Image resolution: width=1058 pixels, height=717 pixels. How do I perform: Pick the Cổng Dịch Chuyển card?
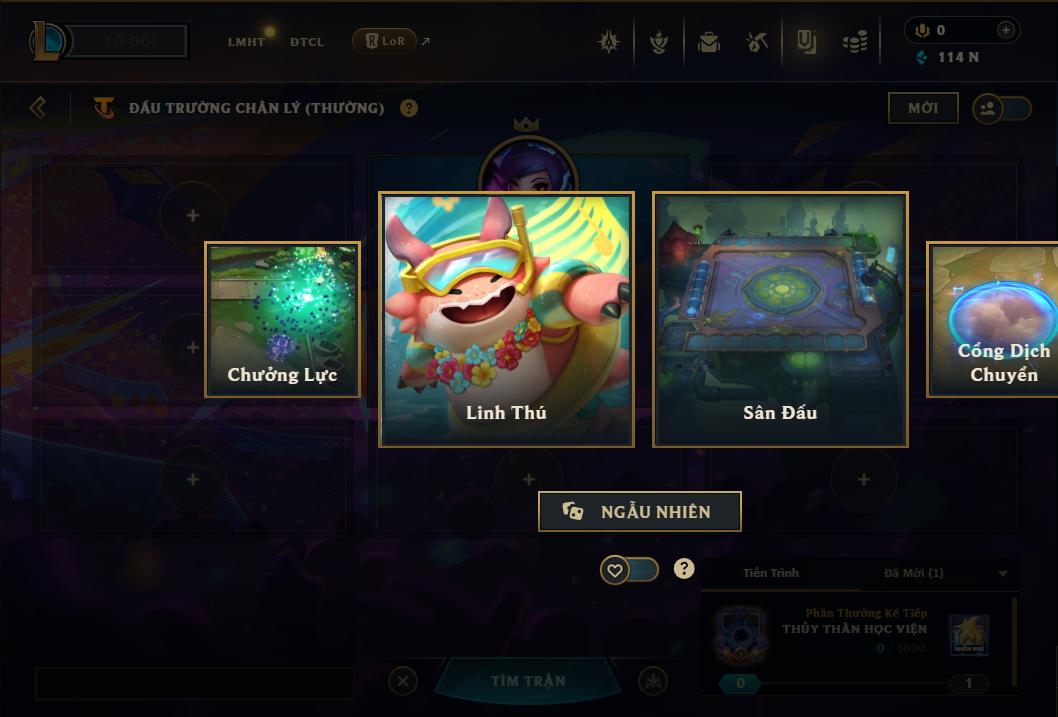tap(993, 319)
